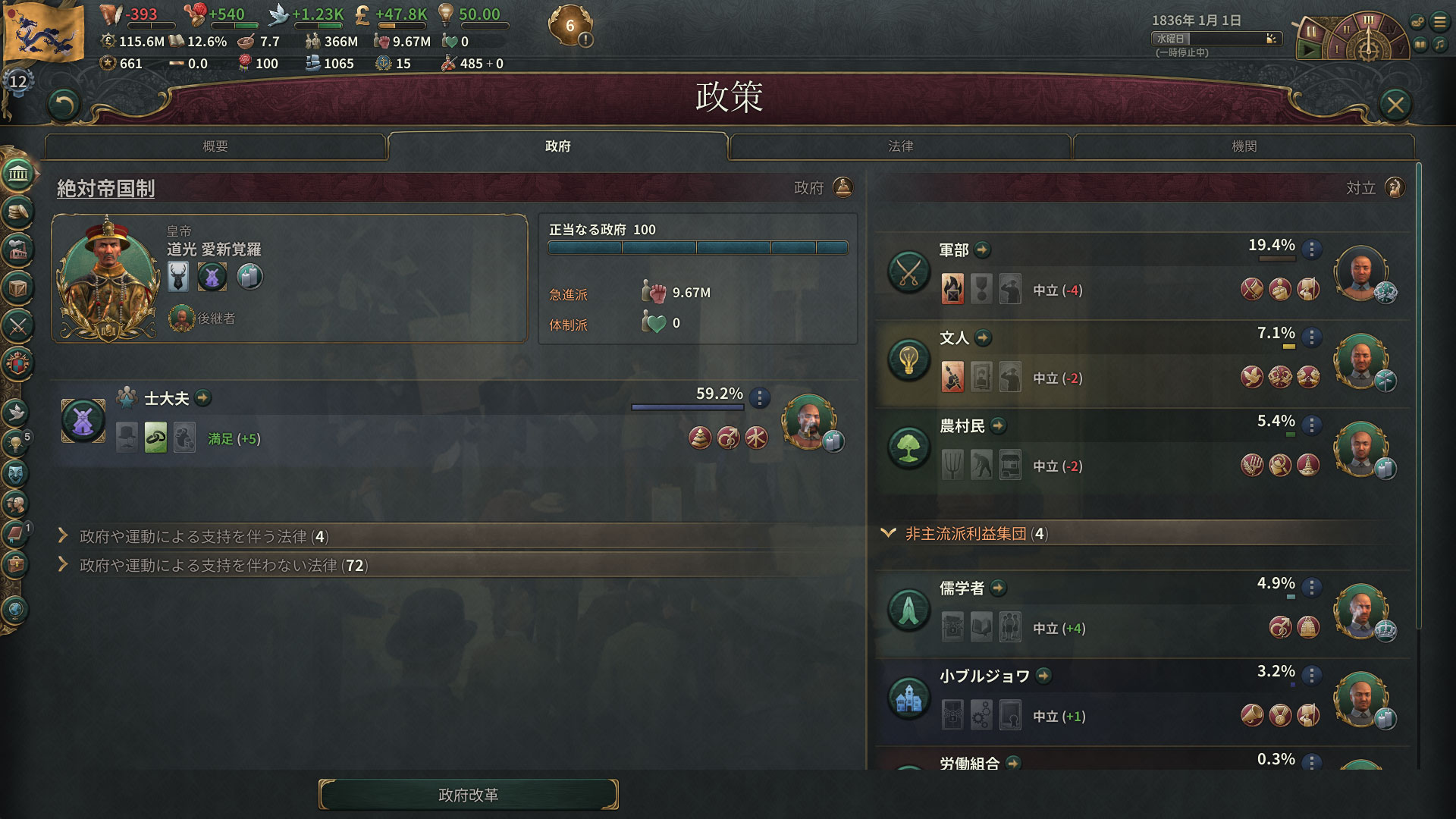Viewport: 1456px width, 819px height.
Task: Collapse the 非主流派利益集団 section
Action: coord(888,533)
